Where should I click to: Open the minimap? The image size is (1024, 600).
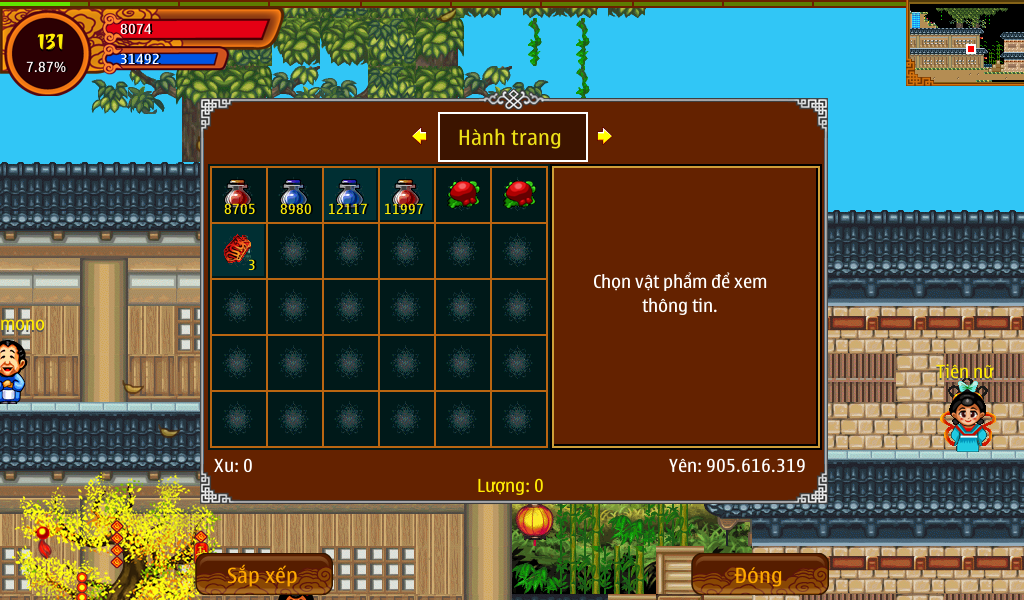(965, 43)
